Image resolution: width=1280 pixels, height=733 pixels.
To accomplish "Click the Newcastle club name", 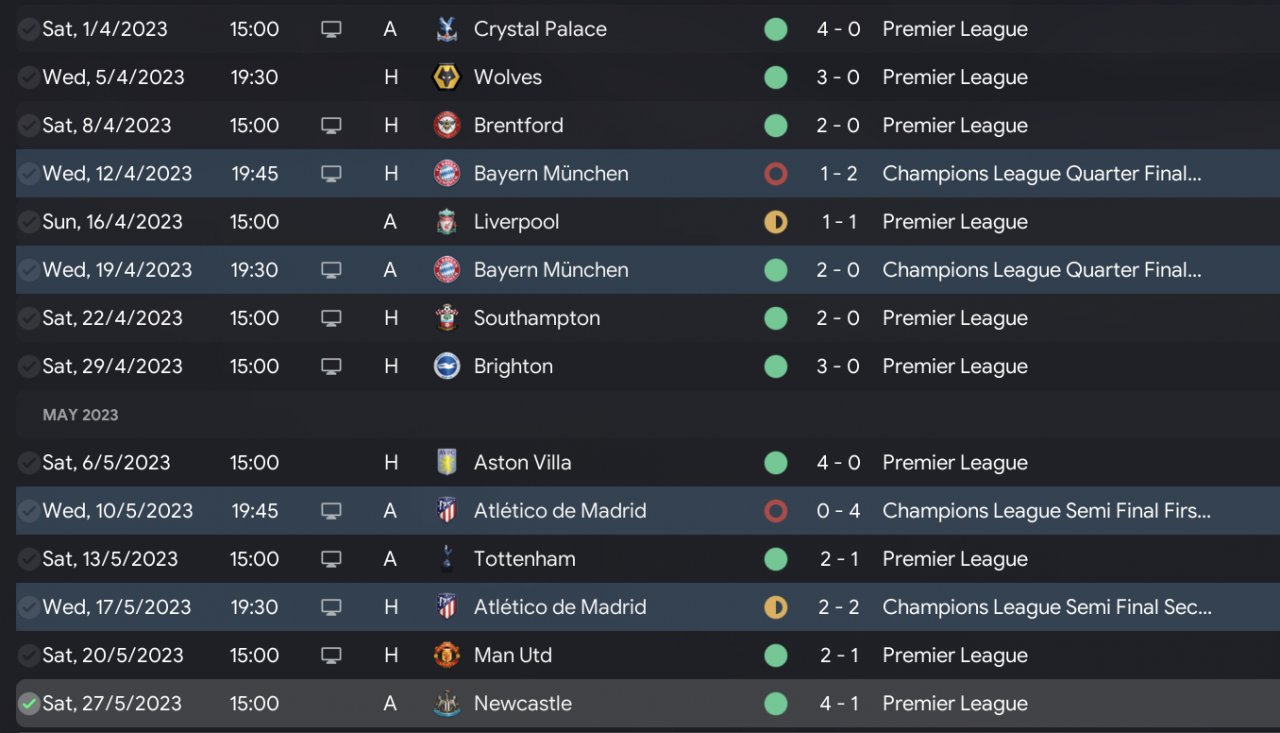I will (x=522, y=703).
